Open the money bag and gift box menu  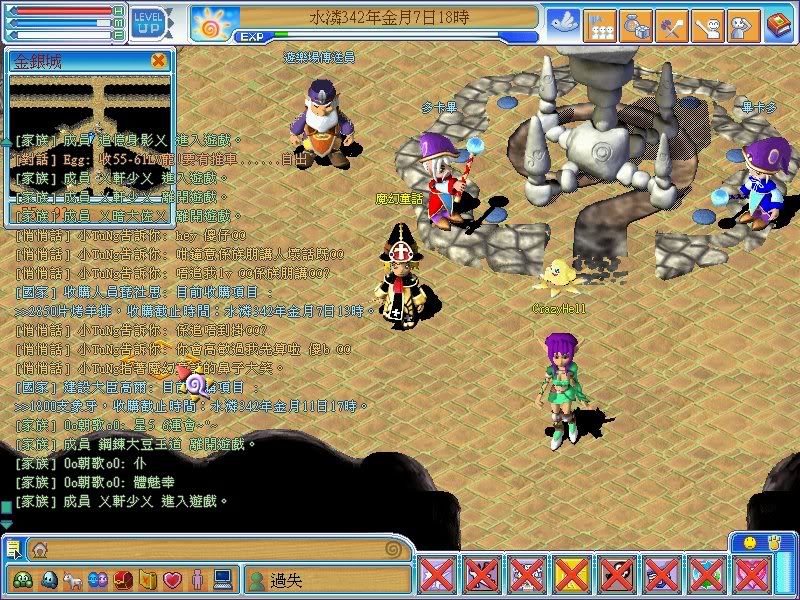(635, 22)
